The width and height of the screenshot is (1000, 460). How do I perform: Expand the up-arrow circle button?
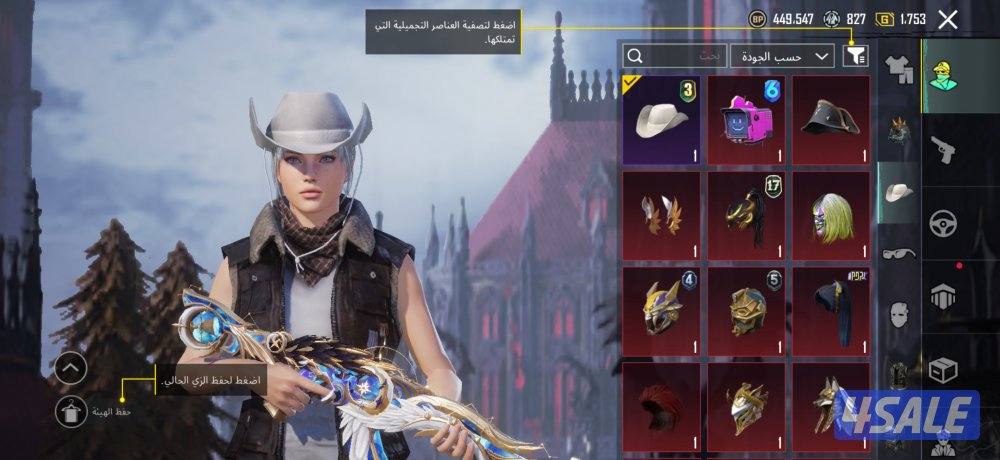pyautogui.click(x=71, y=368)
